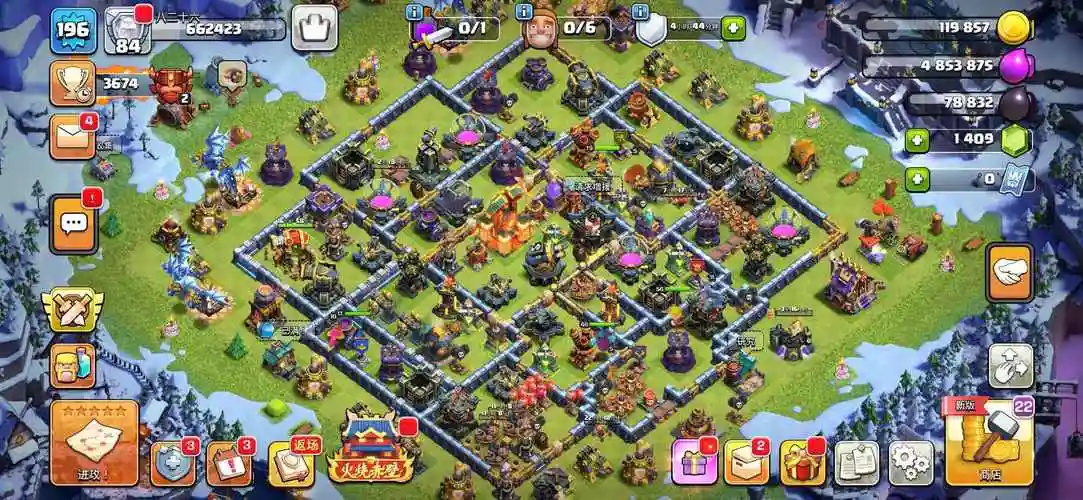Click the shopping basket button
The image size is (1083, 500).
(314, 28)
